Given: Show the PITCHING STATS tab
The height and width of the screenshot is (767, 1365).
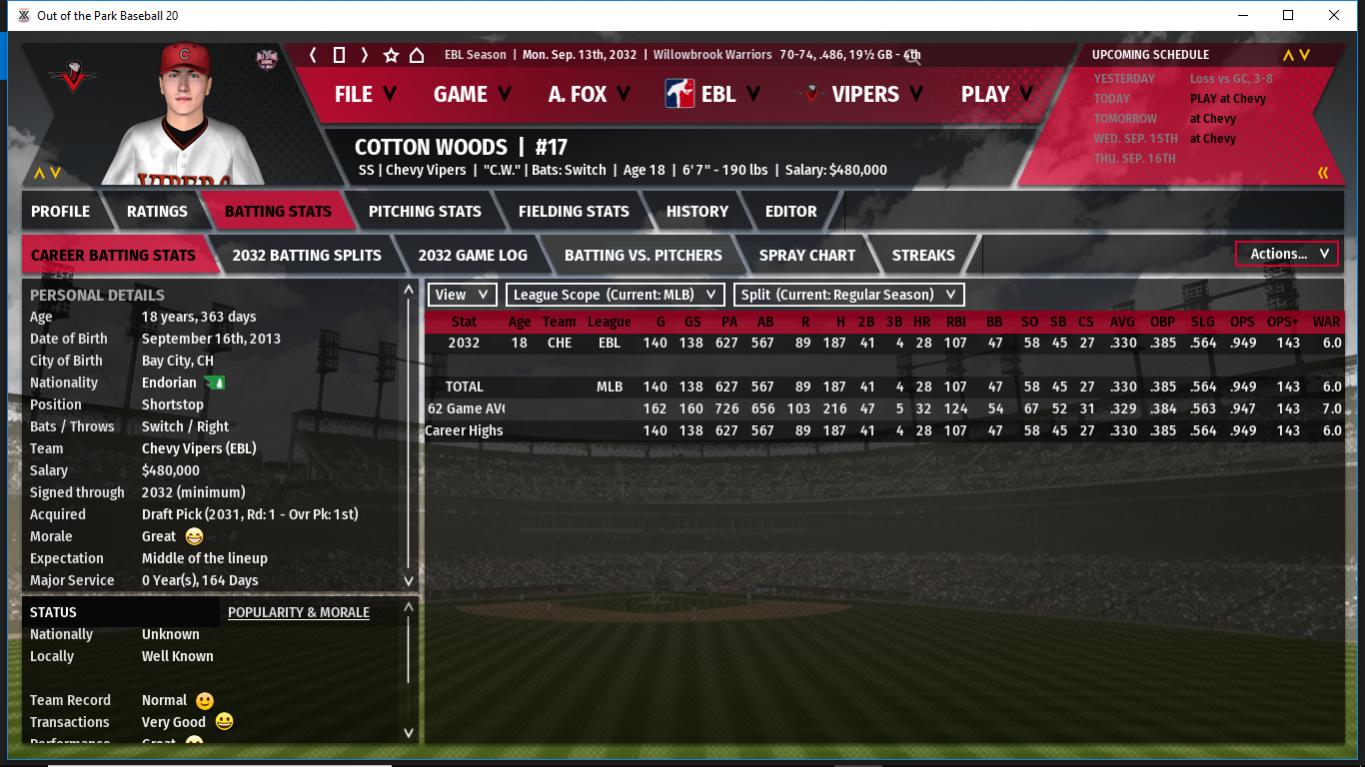Looking at the screenshot, I should (x=424, y=211).
